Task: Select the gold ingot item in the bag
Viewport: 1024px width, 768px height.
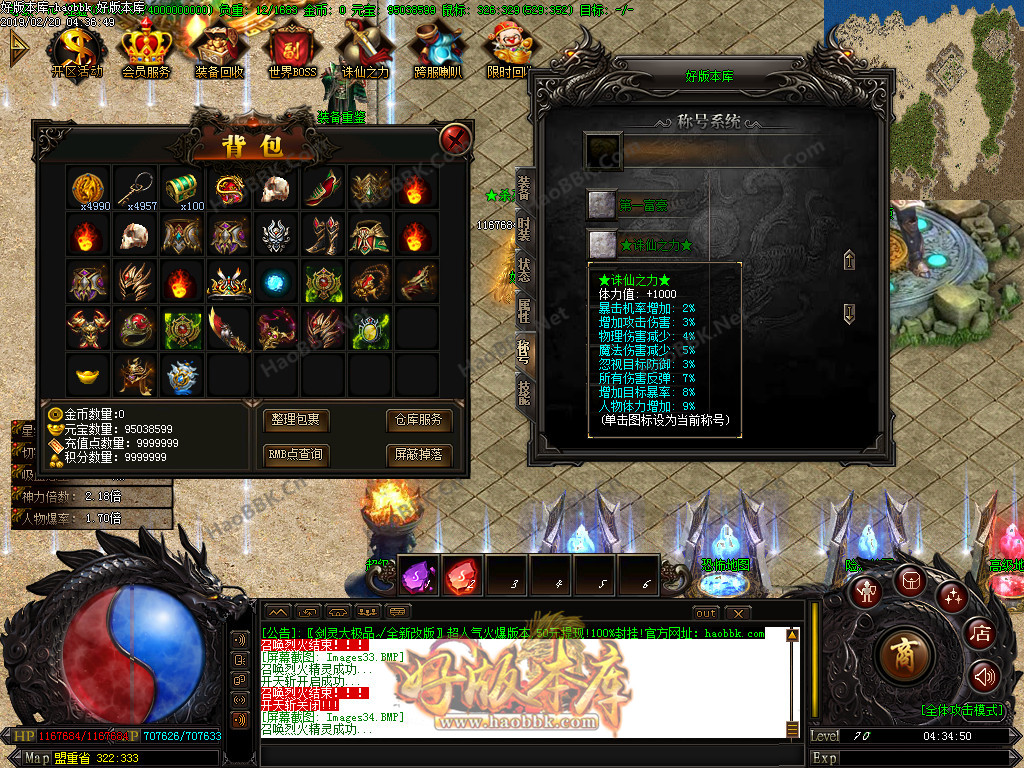Action: click(87, 374)
